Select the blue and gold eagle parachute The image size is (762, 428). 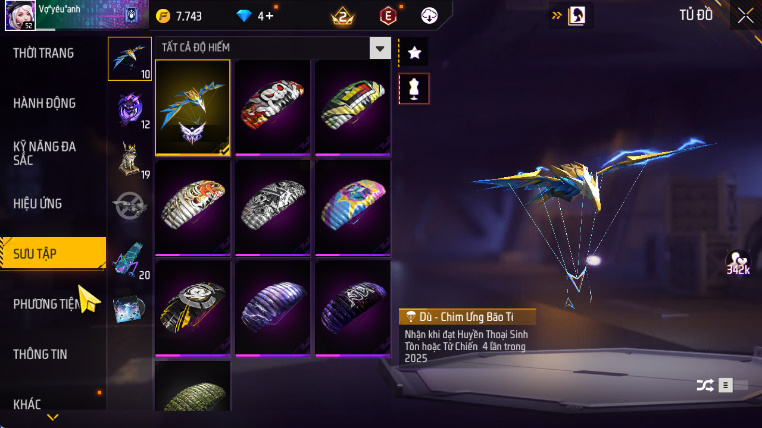point(193,108)
